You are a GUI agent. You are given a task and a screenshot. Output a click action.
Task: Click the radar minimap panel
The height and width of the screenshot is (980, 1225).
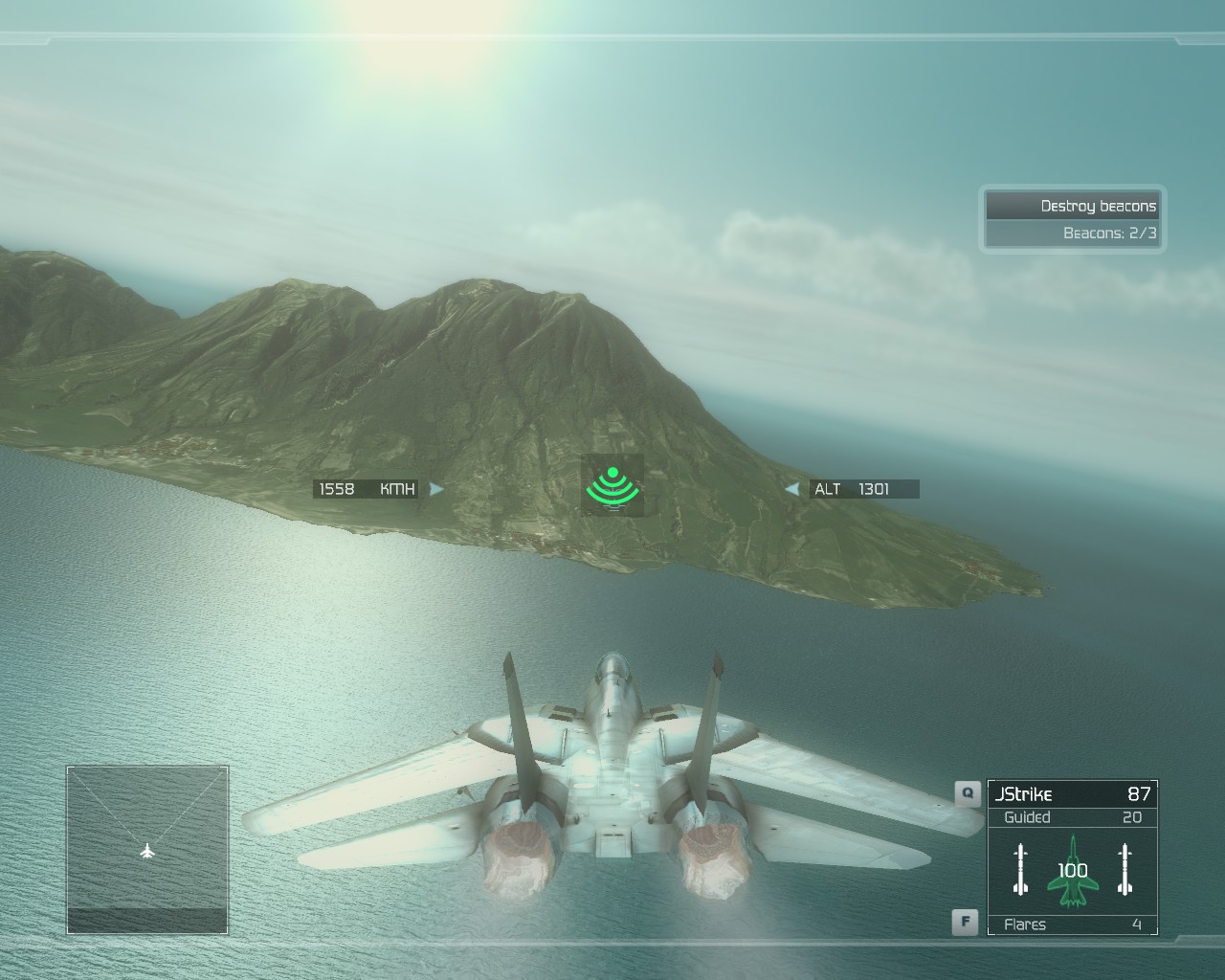(147, 850)
